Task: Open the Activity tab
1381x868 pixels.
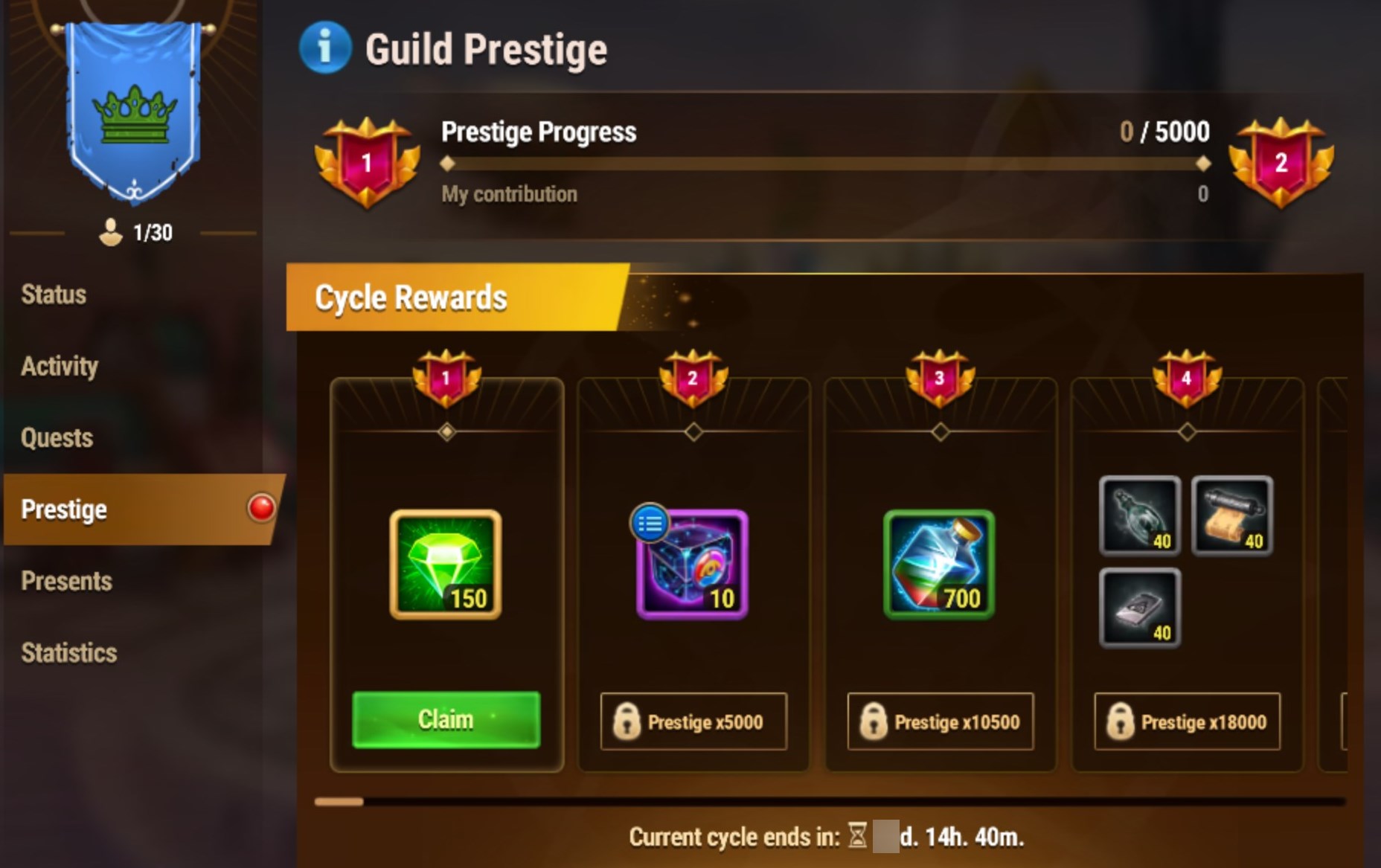Action: (x=60, y=366)
